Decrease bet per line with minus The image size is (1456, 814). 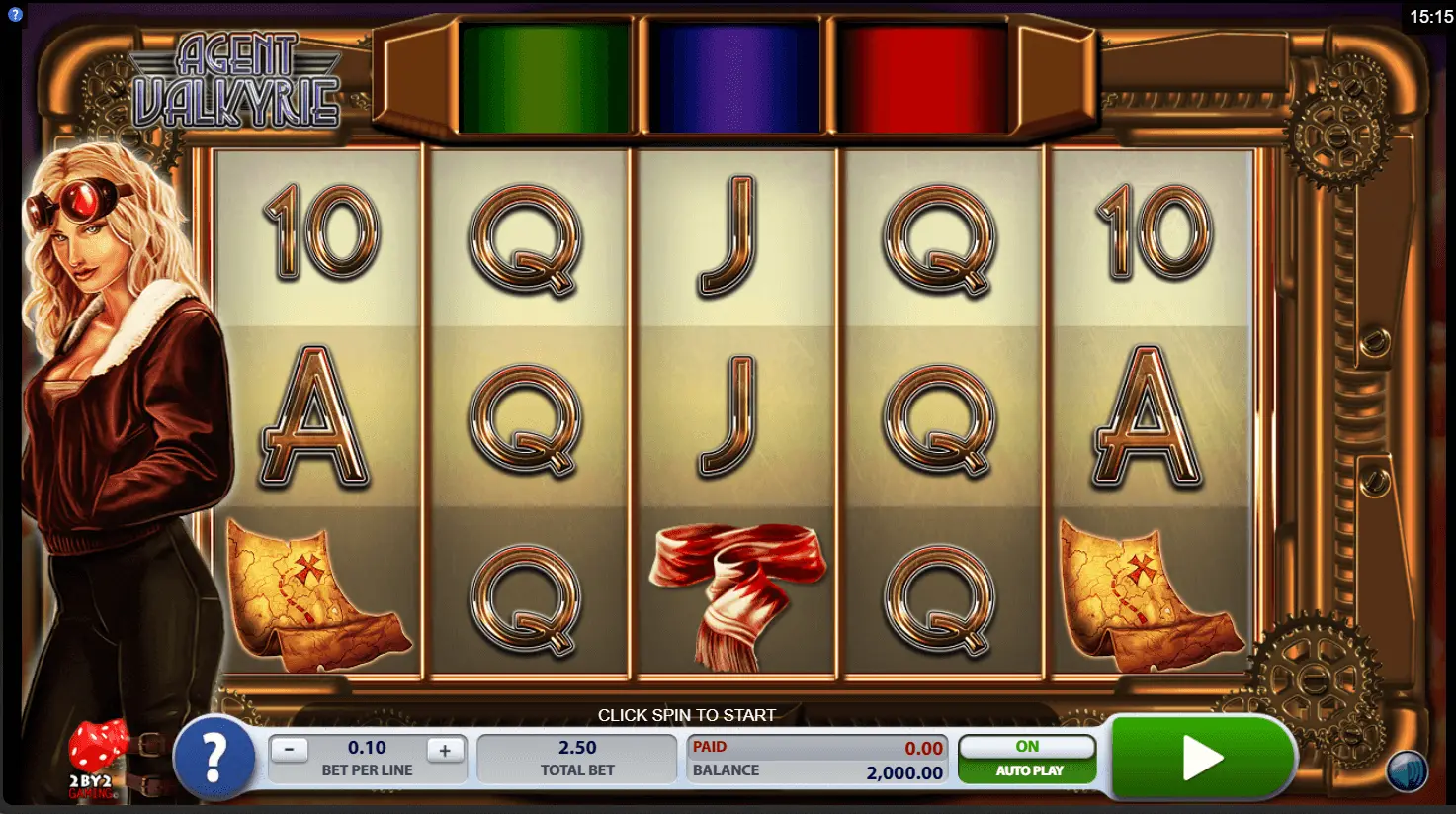(289, 750)
